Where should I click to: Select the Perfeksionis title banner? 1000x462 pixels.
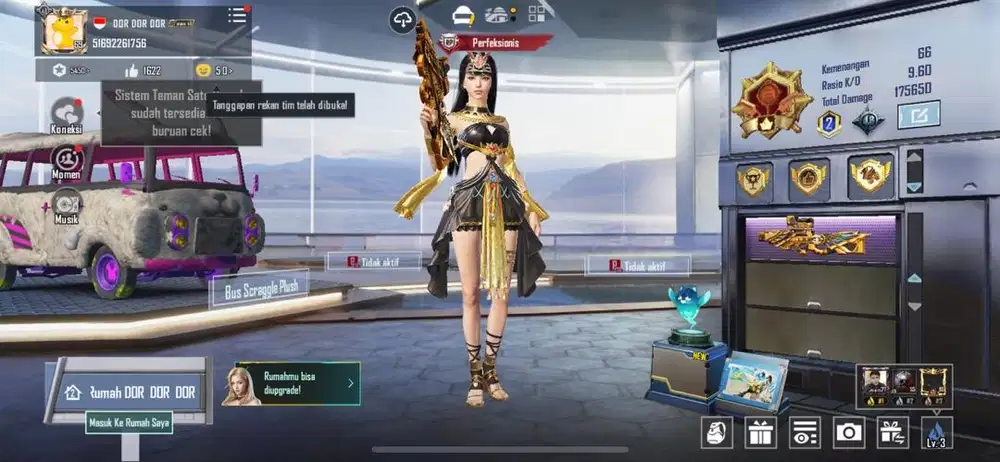click(x=497, y=42)
